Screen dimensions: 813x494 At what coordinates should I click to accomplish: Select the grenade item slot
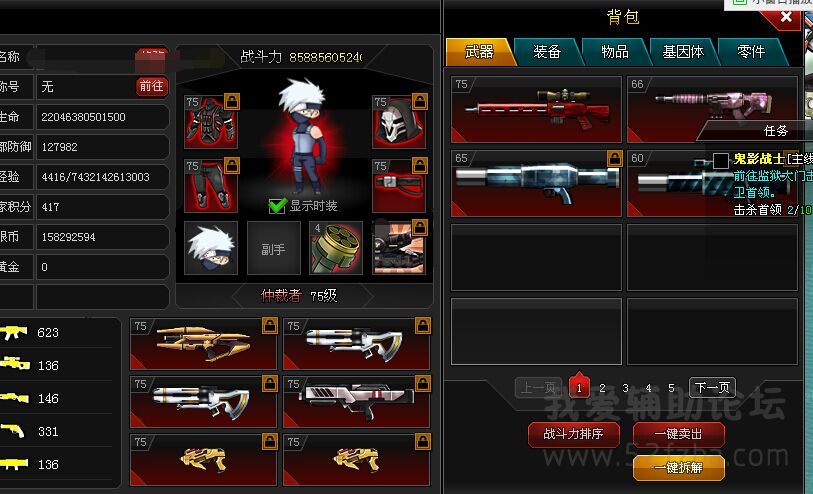[335, 248]
